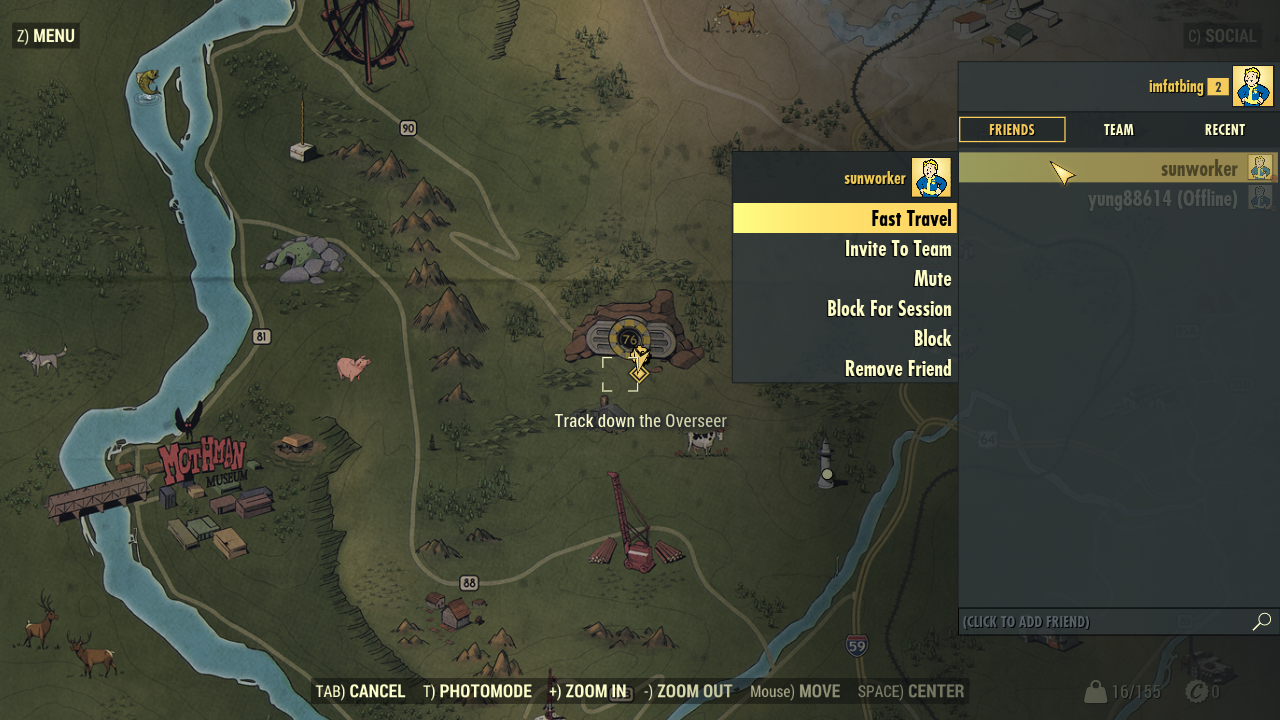This screenshot has width=1280, height=720.
Task: Click the imfatbing player profile avatar
Action: pos(1252,86)
